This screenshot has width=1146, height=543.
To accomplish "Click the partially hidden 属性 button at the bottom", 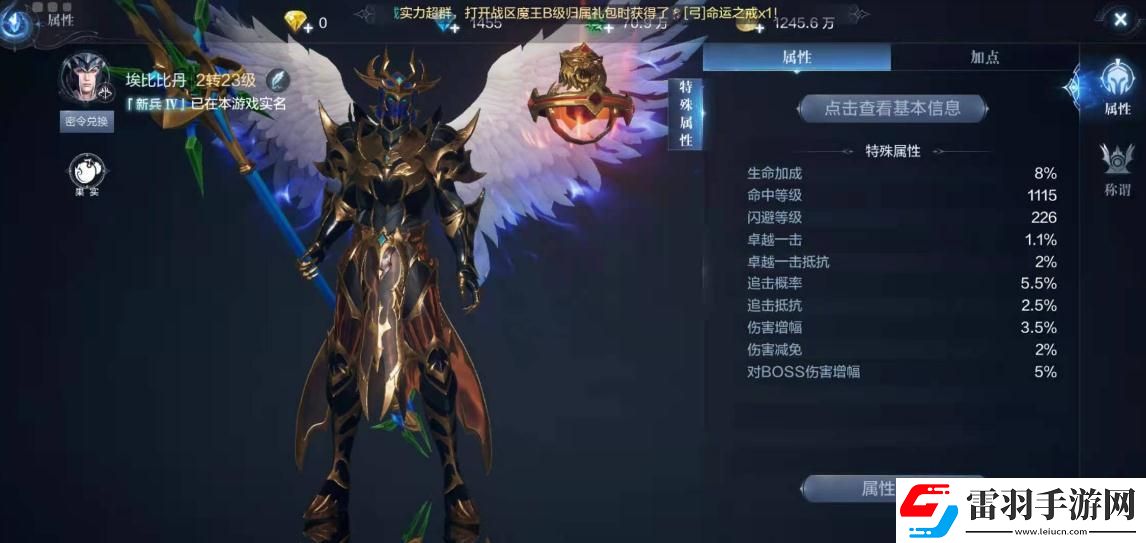I will pos(878,488).
